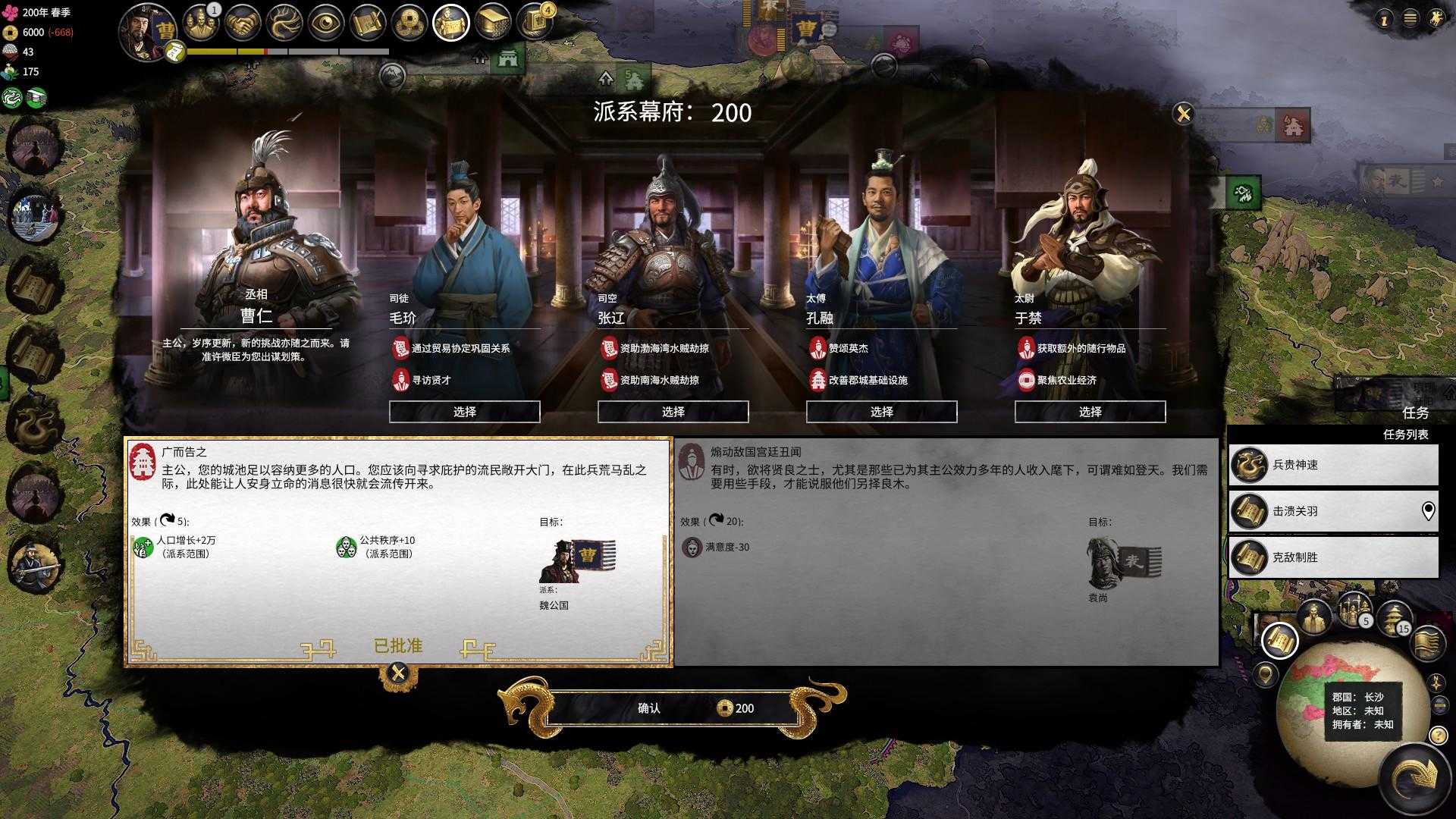Pick the 选择 button under 于禁
The height and width of the screenshot is (819, 1456).
pos(1090,412)
